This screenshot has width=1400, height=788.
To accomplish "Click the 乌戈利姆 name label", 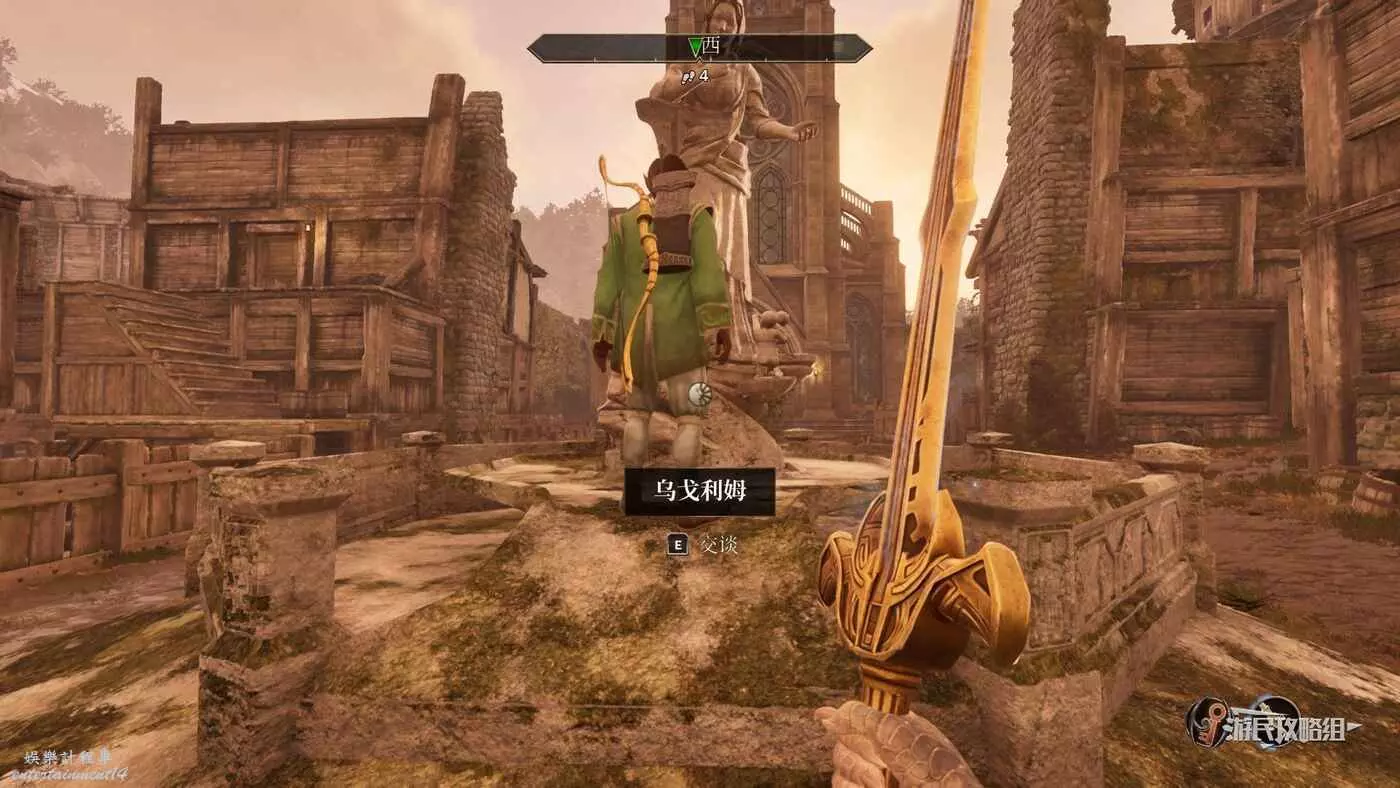I will coord(700,491).
